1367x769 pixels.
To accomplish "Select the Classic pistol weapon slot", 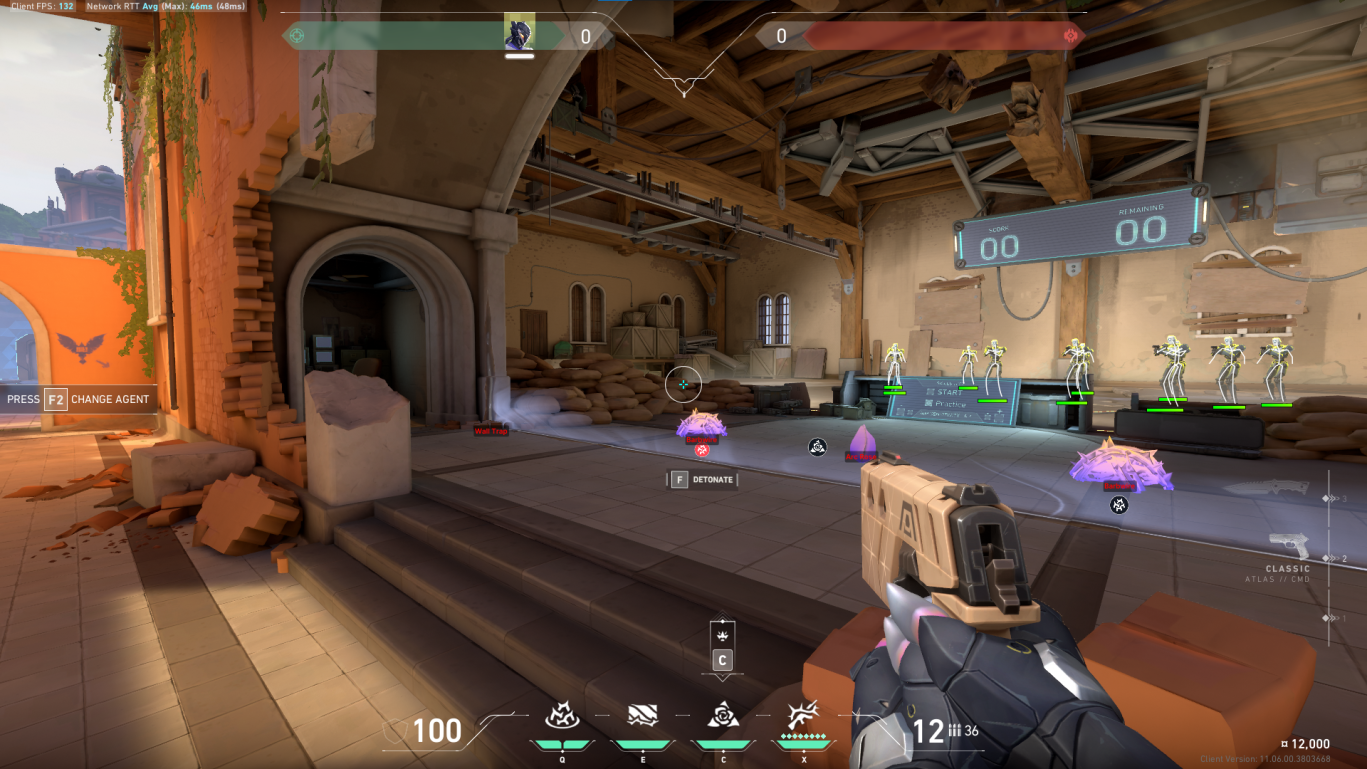I will click(1288, 546).
